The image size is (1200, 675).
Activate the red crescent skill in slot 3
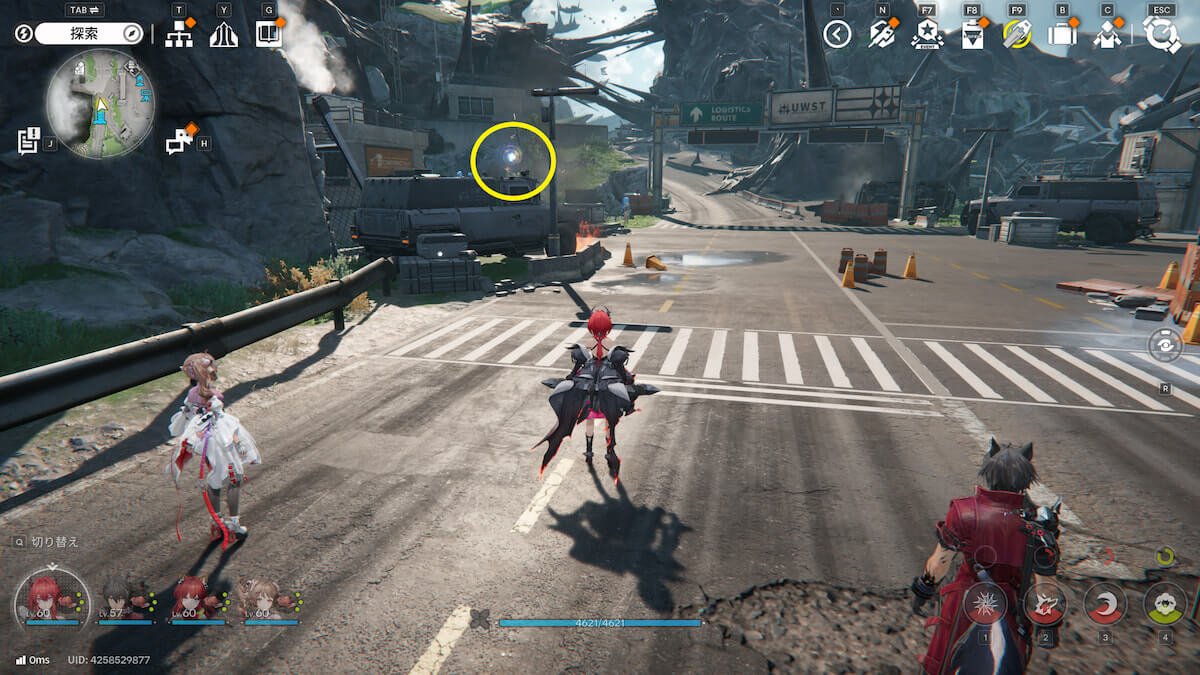coord(1105,603)
